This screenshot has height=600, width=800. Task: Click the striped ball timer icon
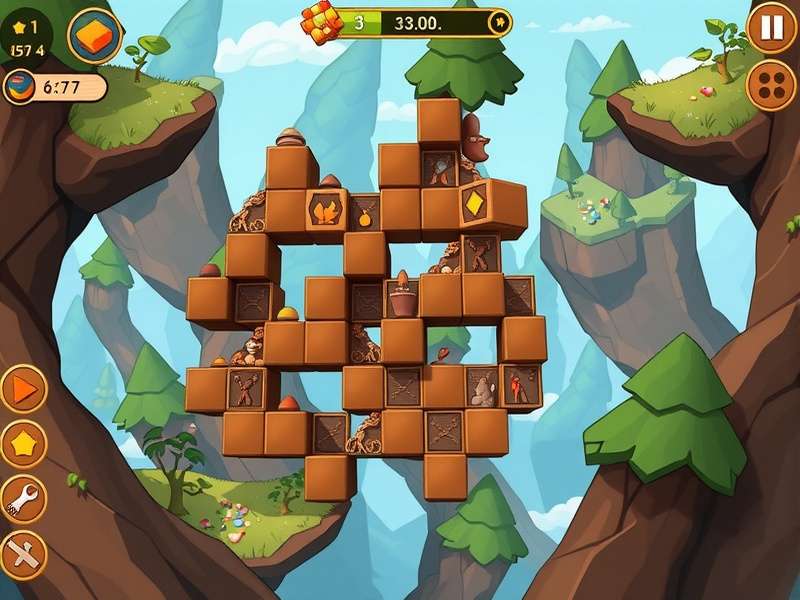coord(20,87)
